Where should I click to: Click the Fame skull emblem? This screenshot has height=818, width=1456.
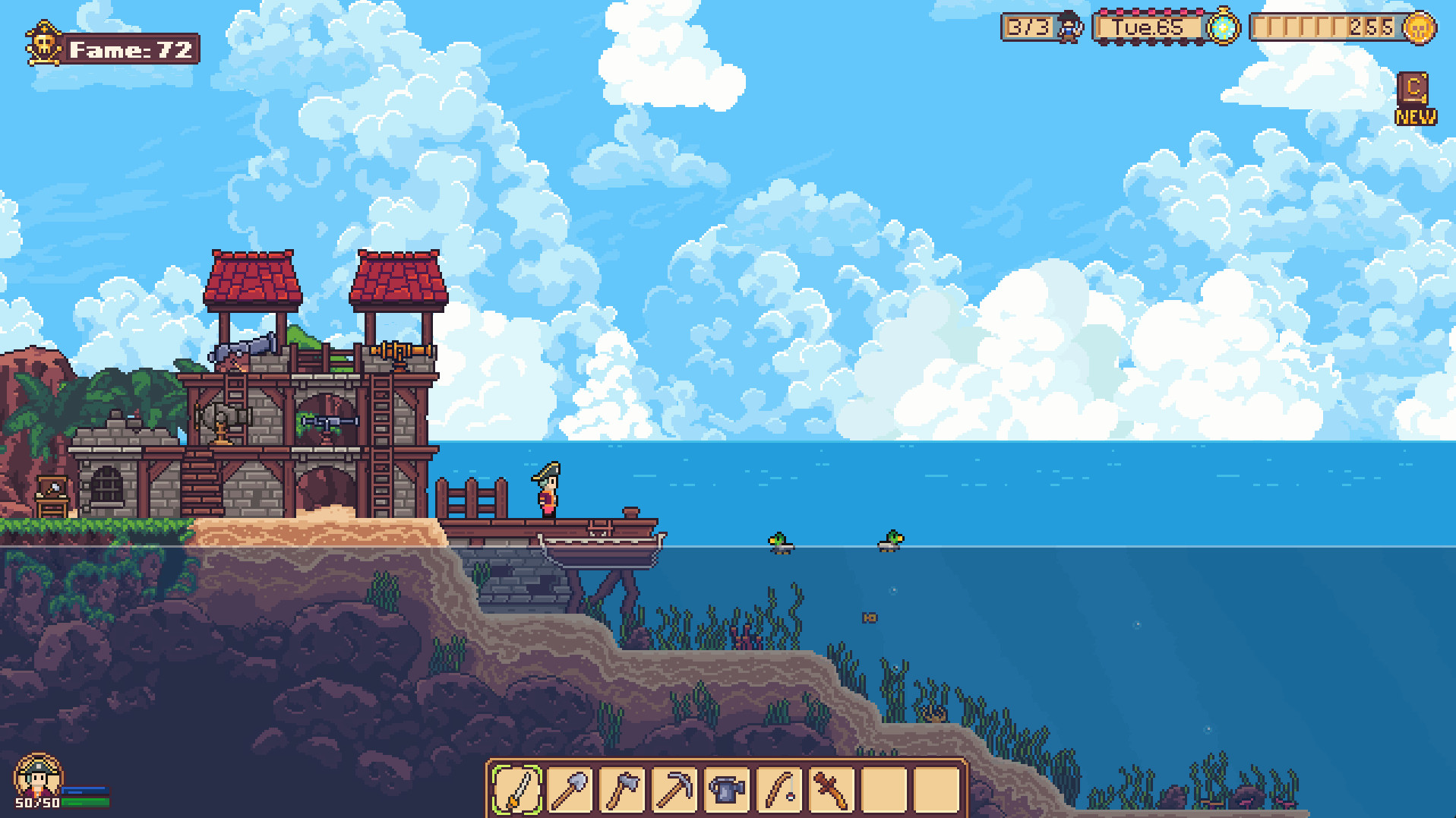(x=44, y=44)
